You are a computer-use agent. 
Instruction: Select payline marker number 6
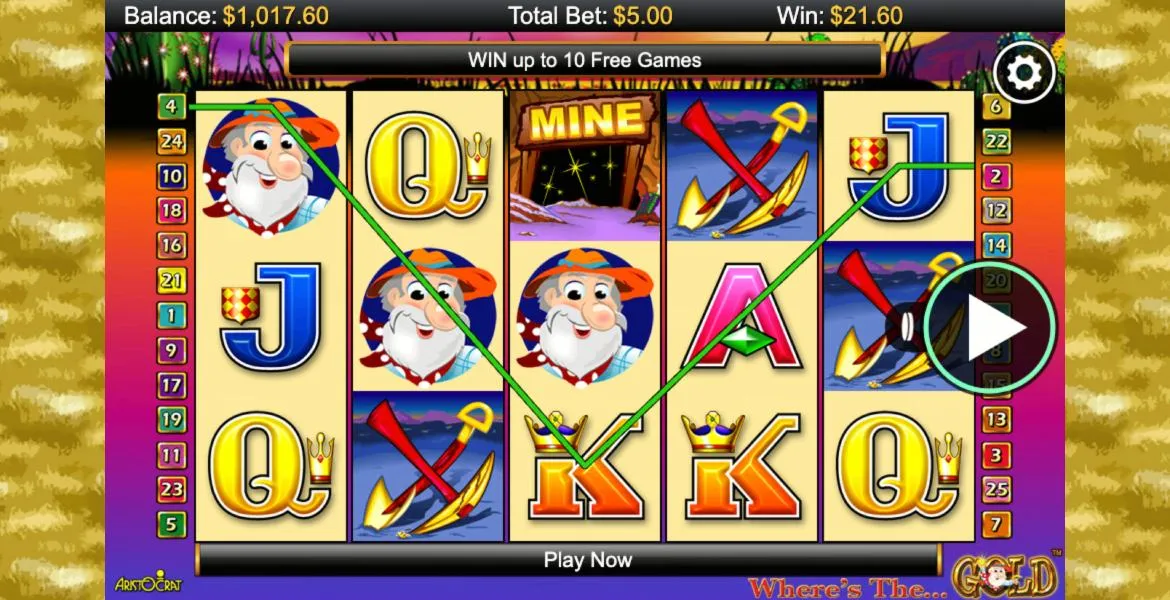996,106
